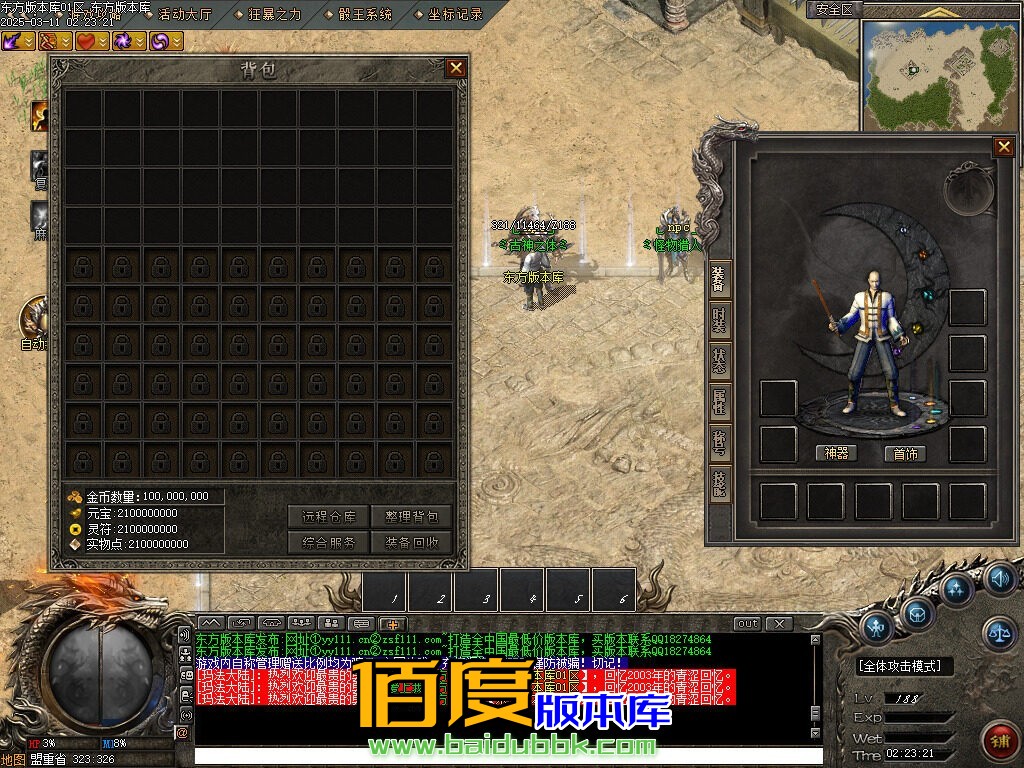Open 远程仓库 remote warehouse
1024x768 pixels.
click(x=329, y=516)
